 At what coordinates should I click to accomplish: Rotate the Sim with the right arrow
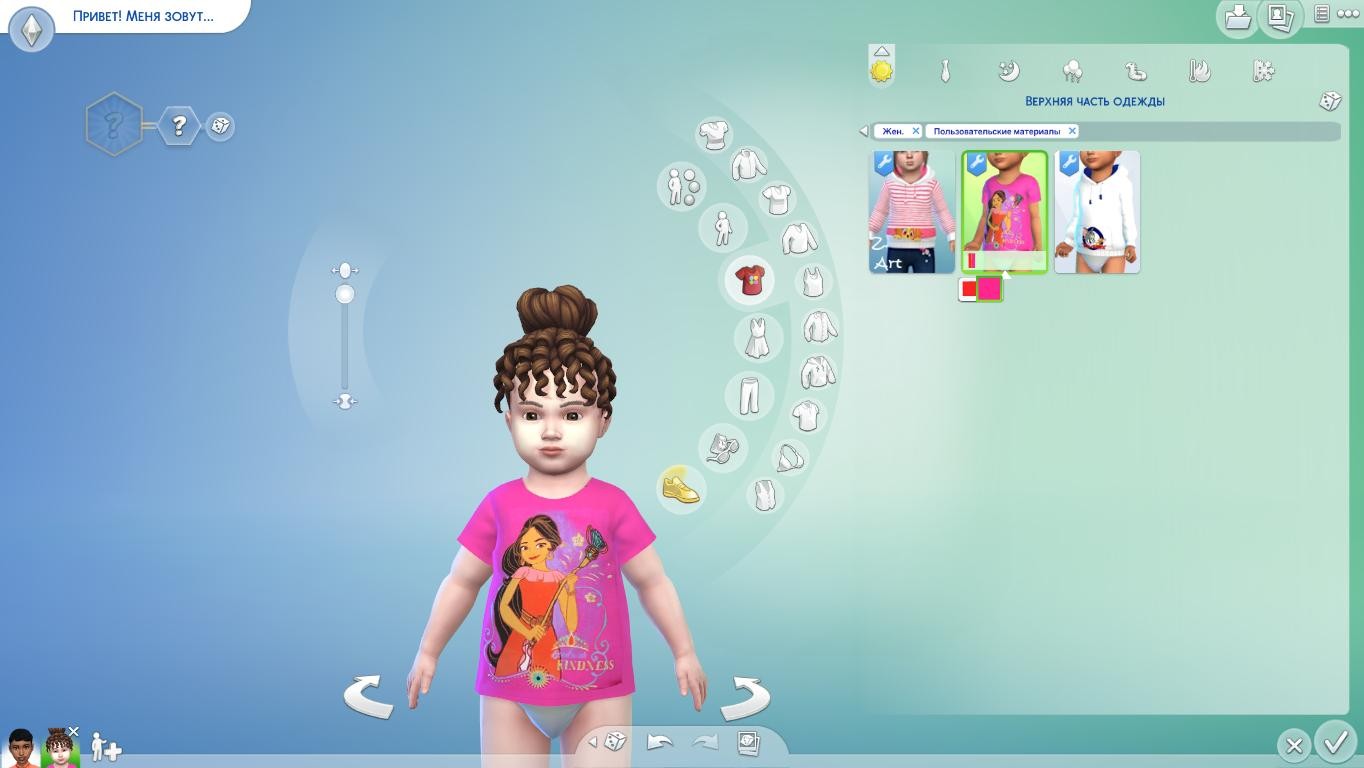(745, 696)
